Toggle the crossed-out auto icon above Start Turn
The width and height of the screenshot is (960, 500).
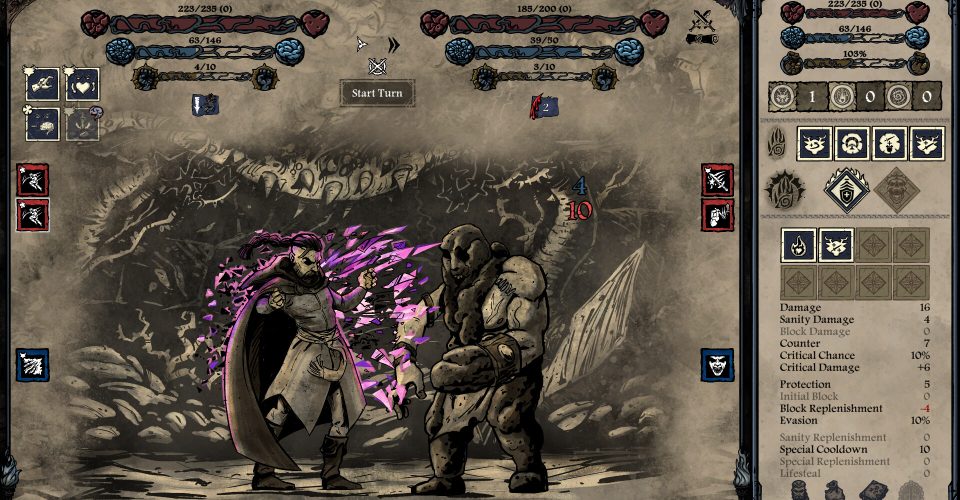pos(377,67)
